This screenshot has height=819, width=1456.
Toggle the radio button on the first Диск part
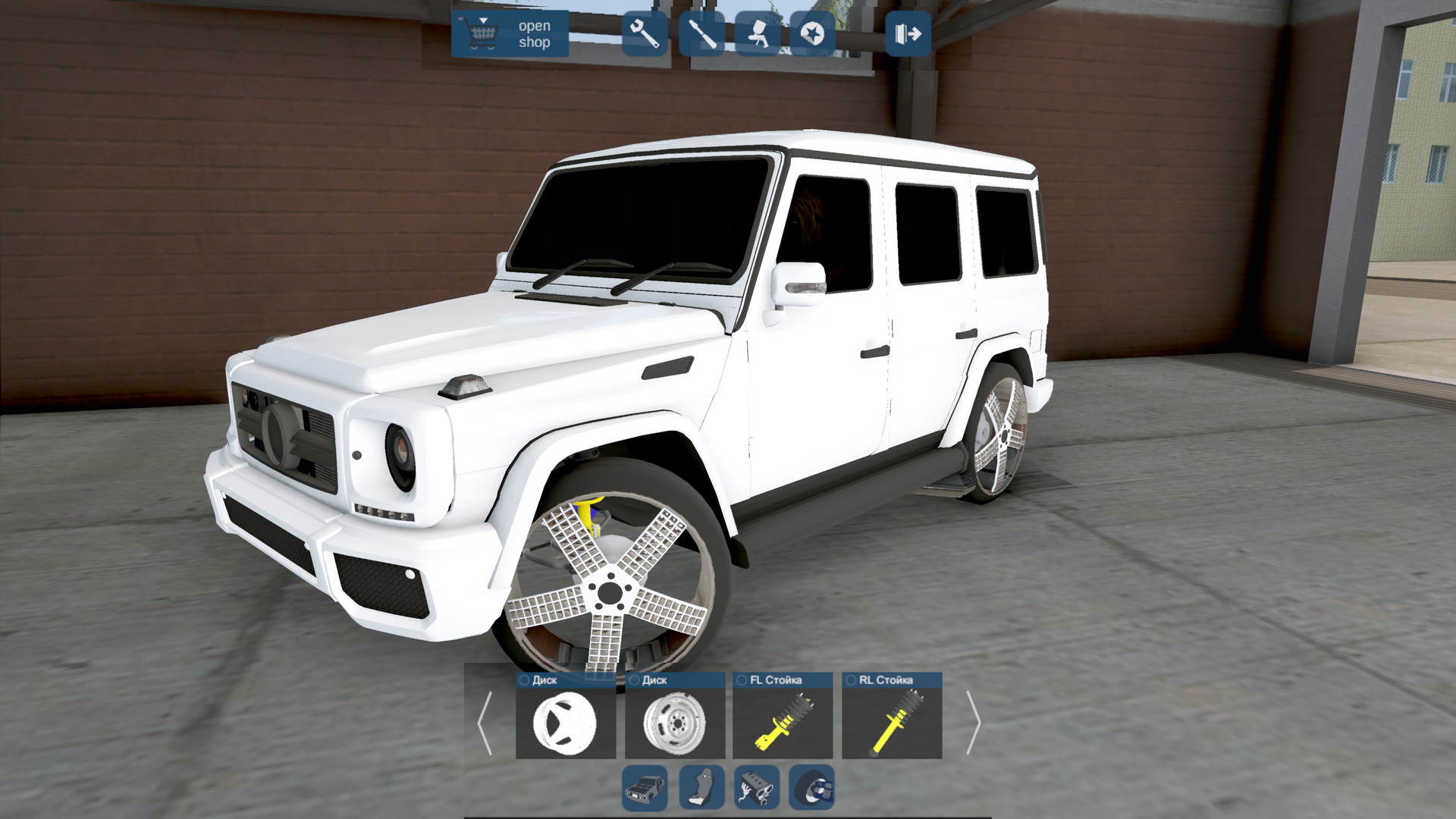(x=524, y=679)
